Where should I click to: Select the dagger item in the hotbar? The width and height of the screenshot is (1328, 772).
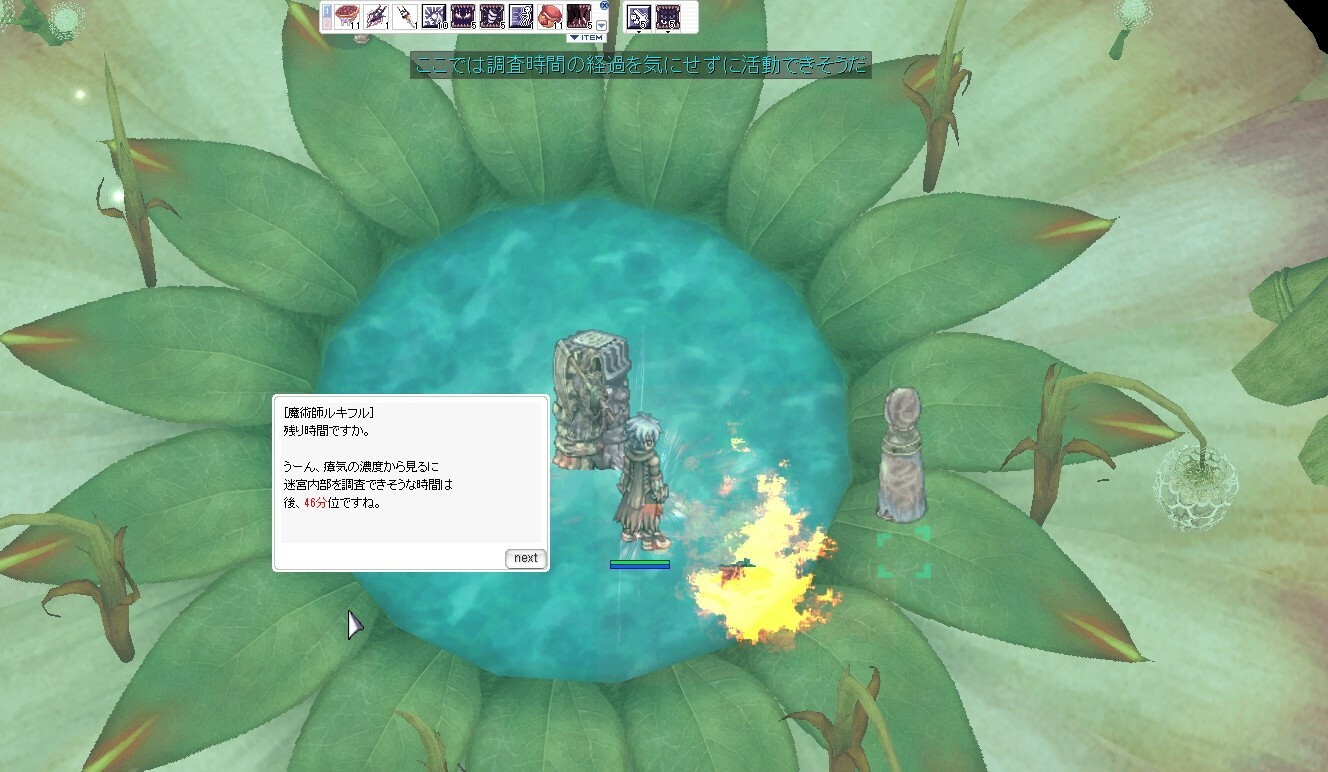[406, 16]
